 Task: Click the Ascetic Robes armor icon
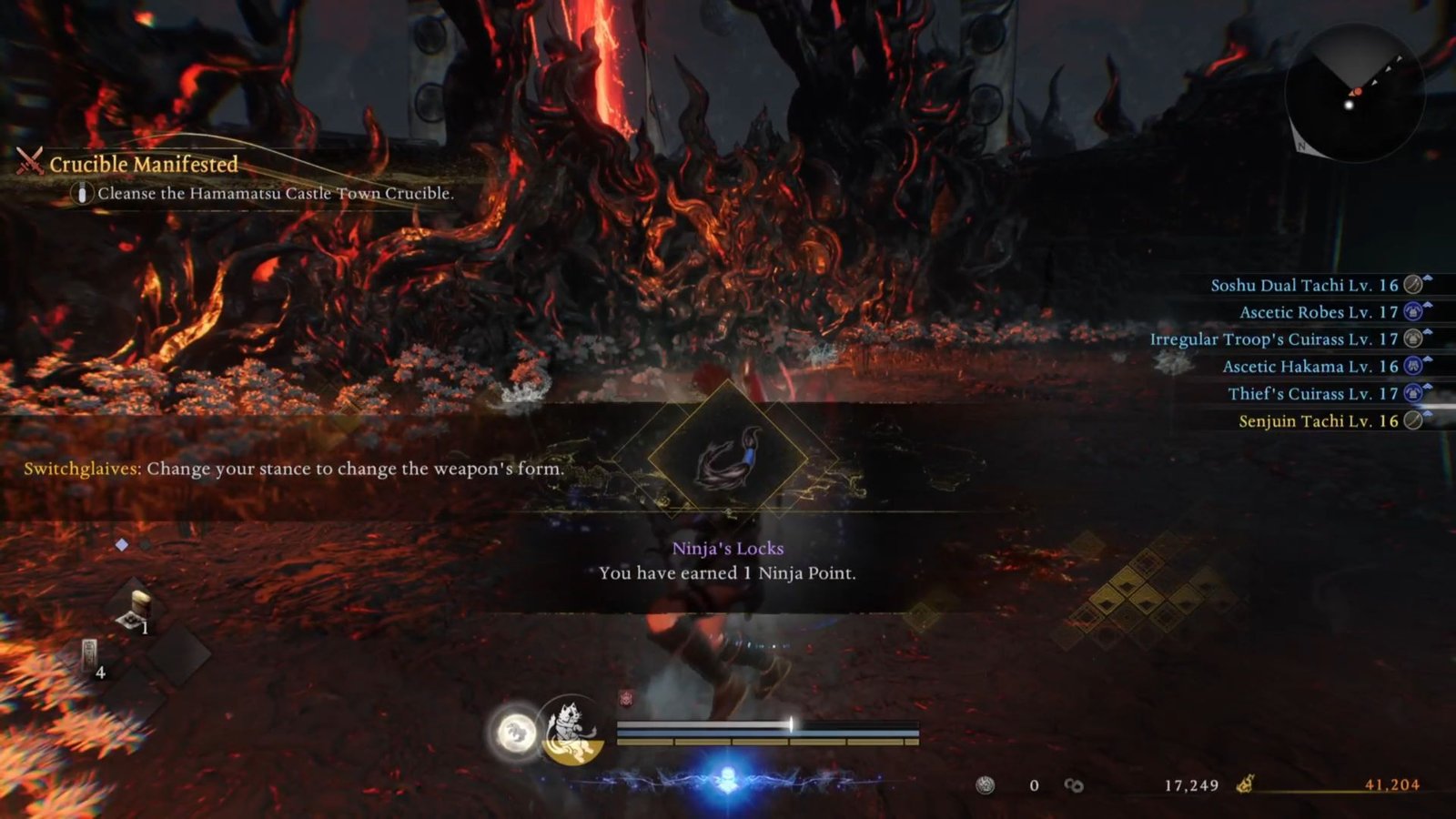click(x=1413, y=312)
